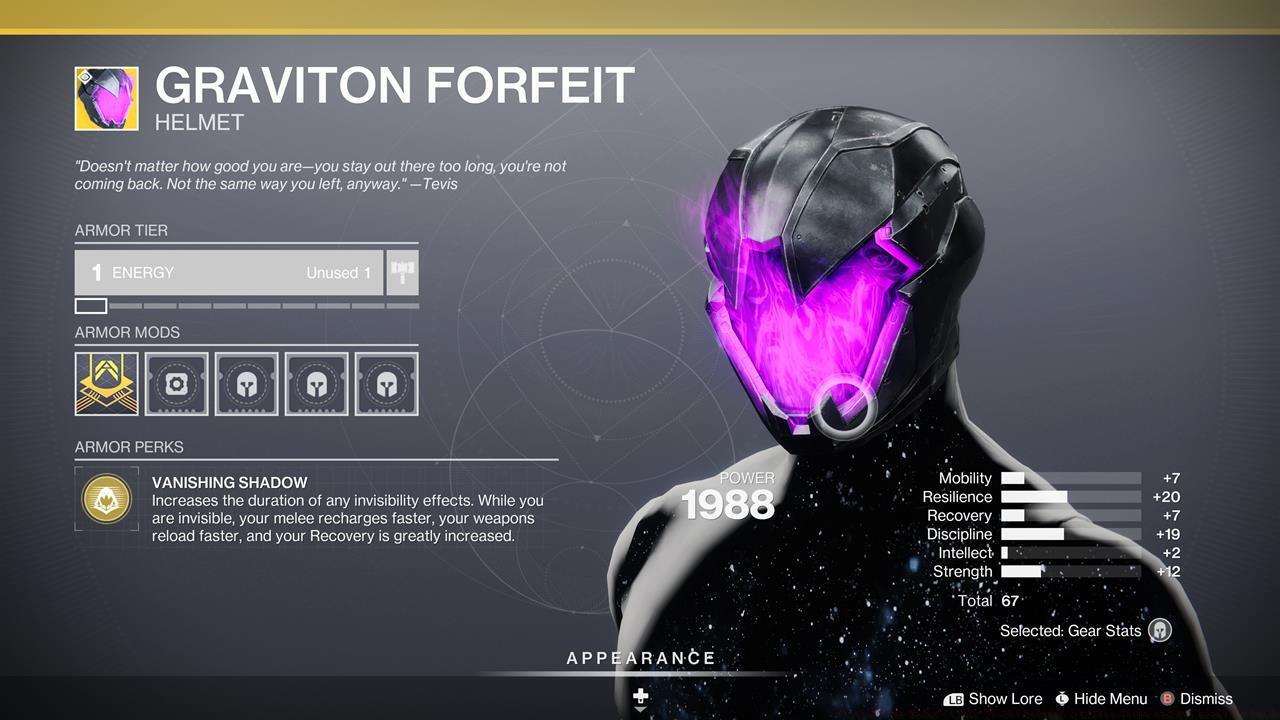The height and width of the screenshot is (720, 1280).
Task: Select the masterwork hammer icon
Action: (402, 271)
